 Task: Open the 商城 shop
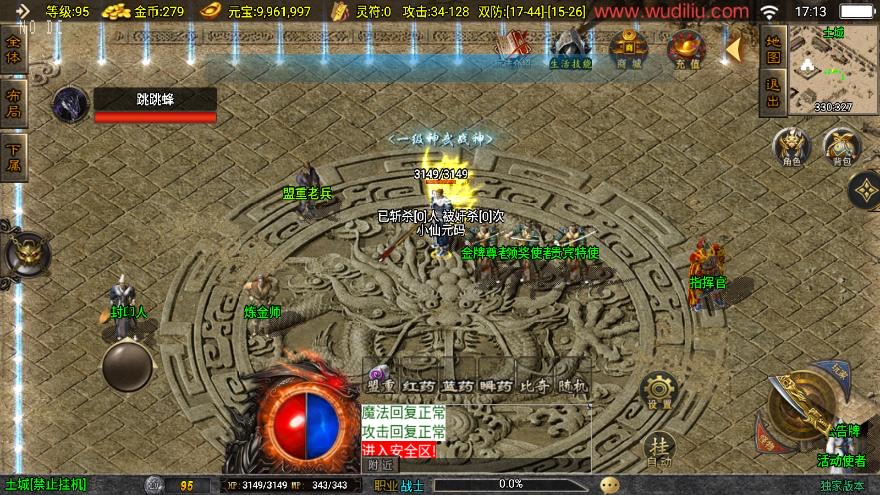coord(629,50)
